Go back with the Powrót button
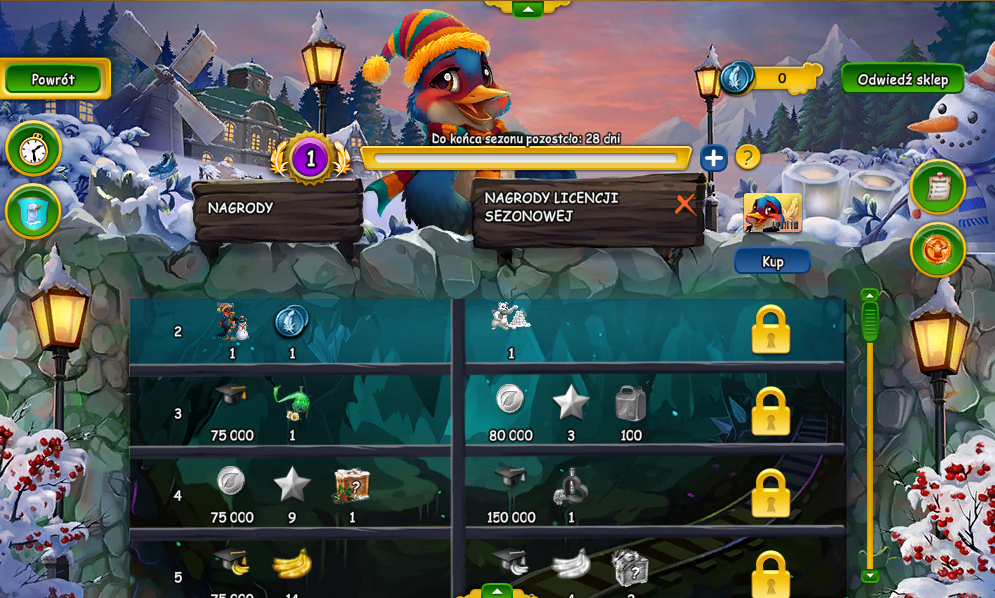Viewport: 995px width, 598px height. pos(53,79)
